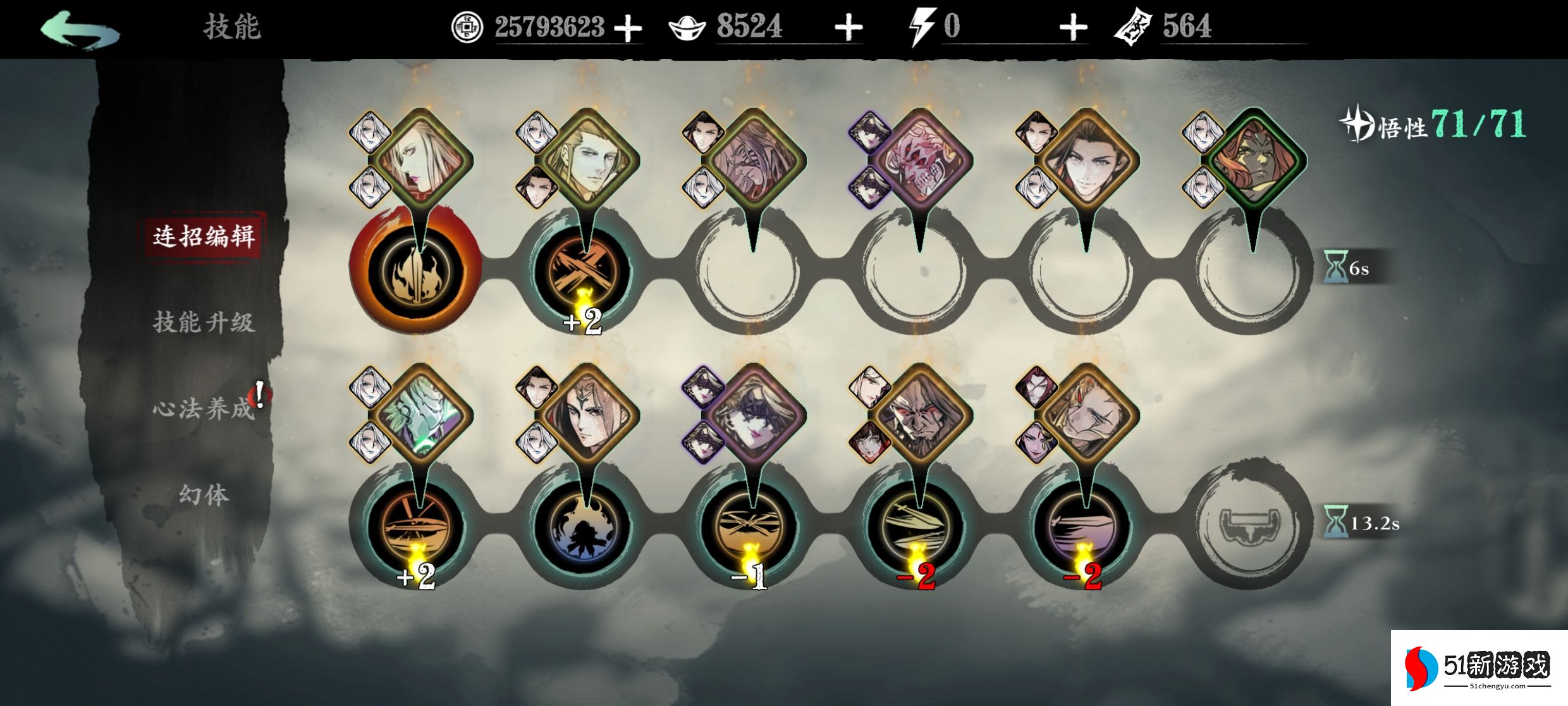Screen dimensions: 1568x706
Task: Add more copper coins with plus button
Action: click(628, 28)
